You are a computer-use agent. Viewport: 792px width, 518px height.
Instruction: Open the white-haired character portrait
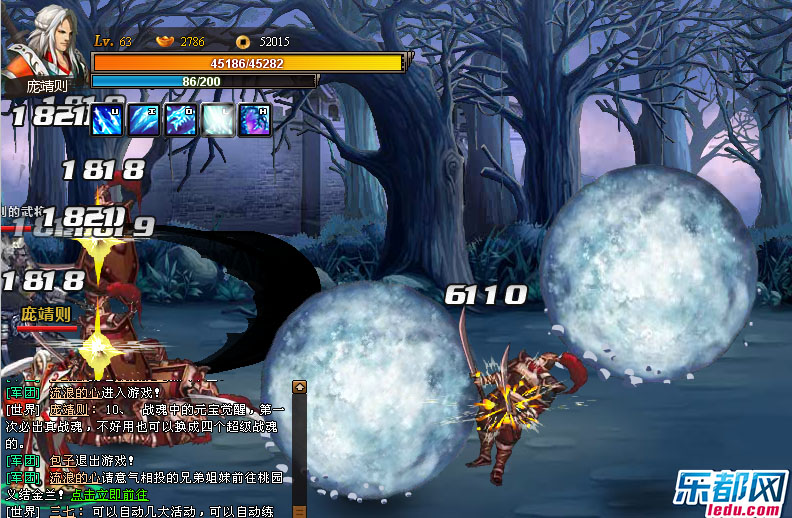click(x=42, y=47)
